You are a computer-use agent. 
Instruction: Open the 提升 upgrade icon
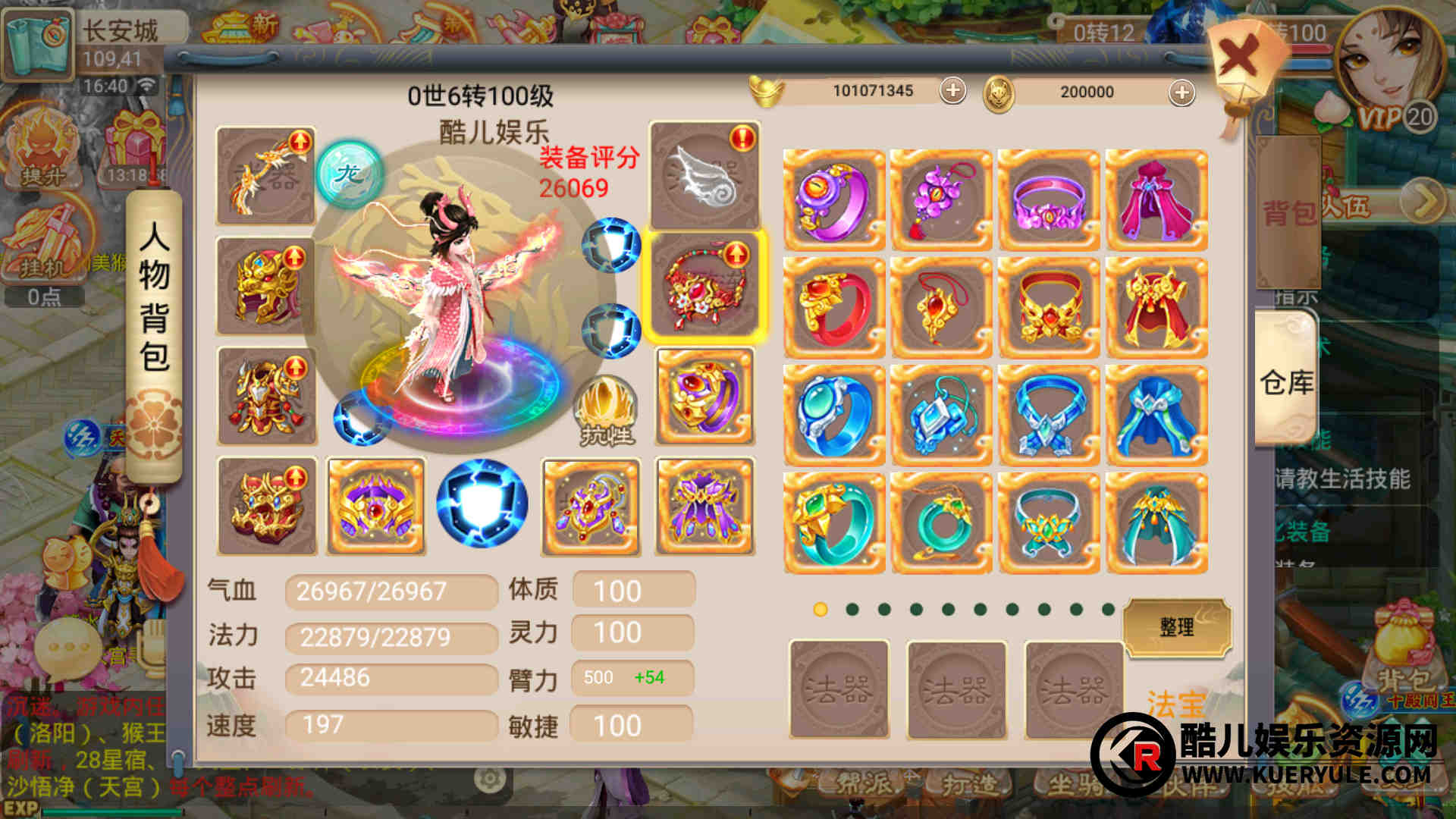click(x=43, y=149)
